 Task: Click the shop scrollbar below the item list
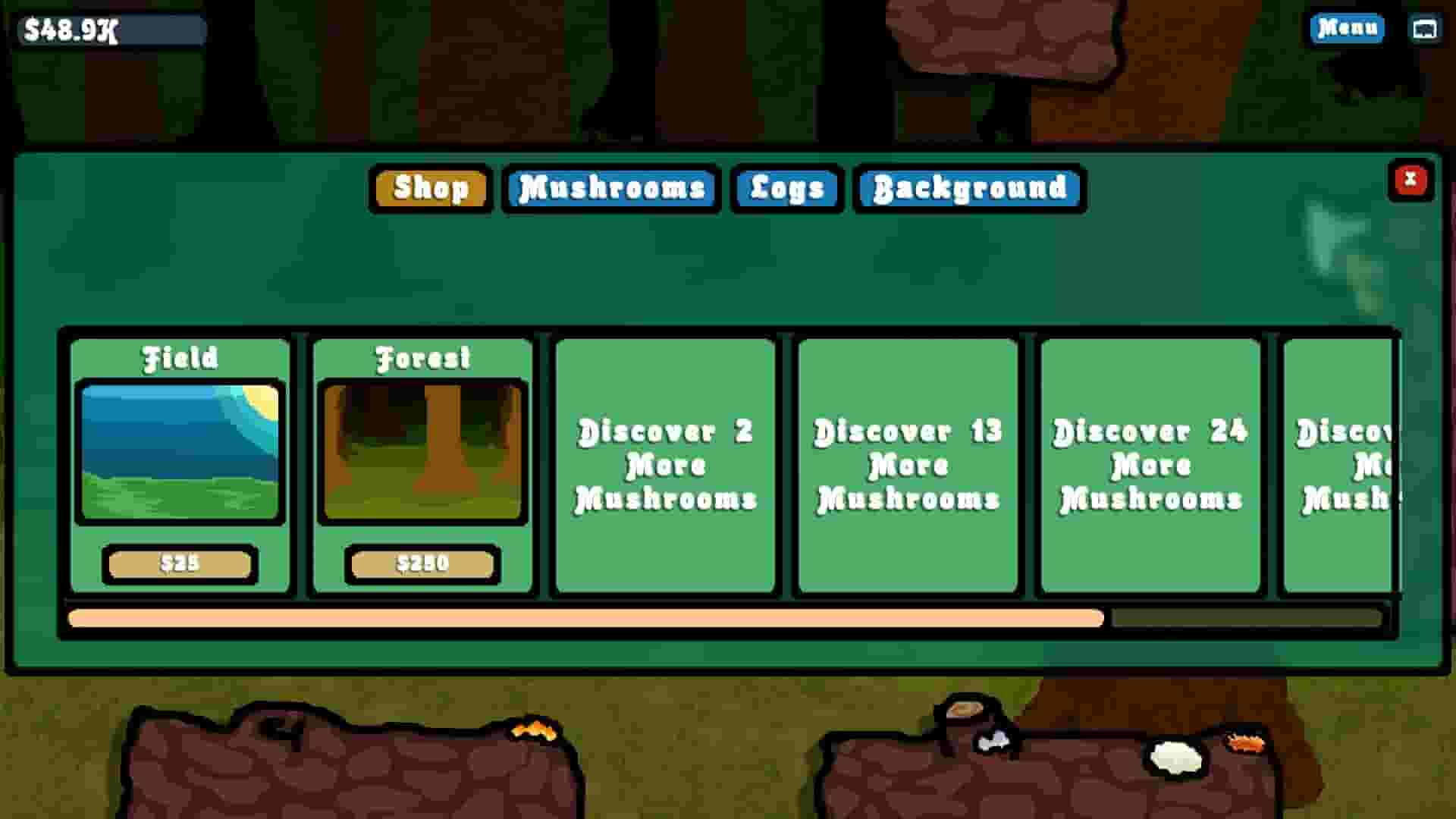pos(584,619)
